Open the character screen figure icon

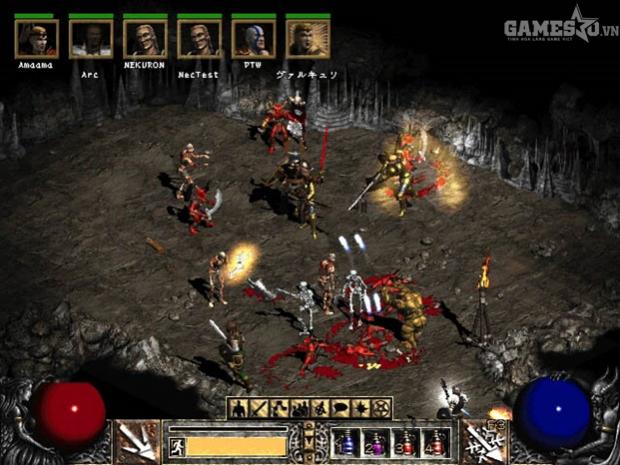coord(239,408)
